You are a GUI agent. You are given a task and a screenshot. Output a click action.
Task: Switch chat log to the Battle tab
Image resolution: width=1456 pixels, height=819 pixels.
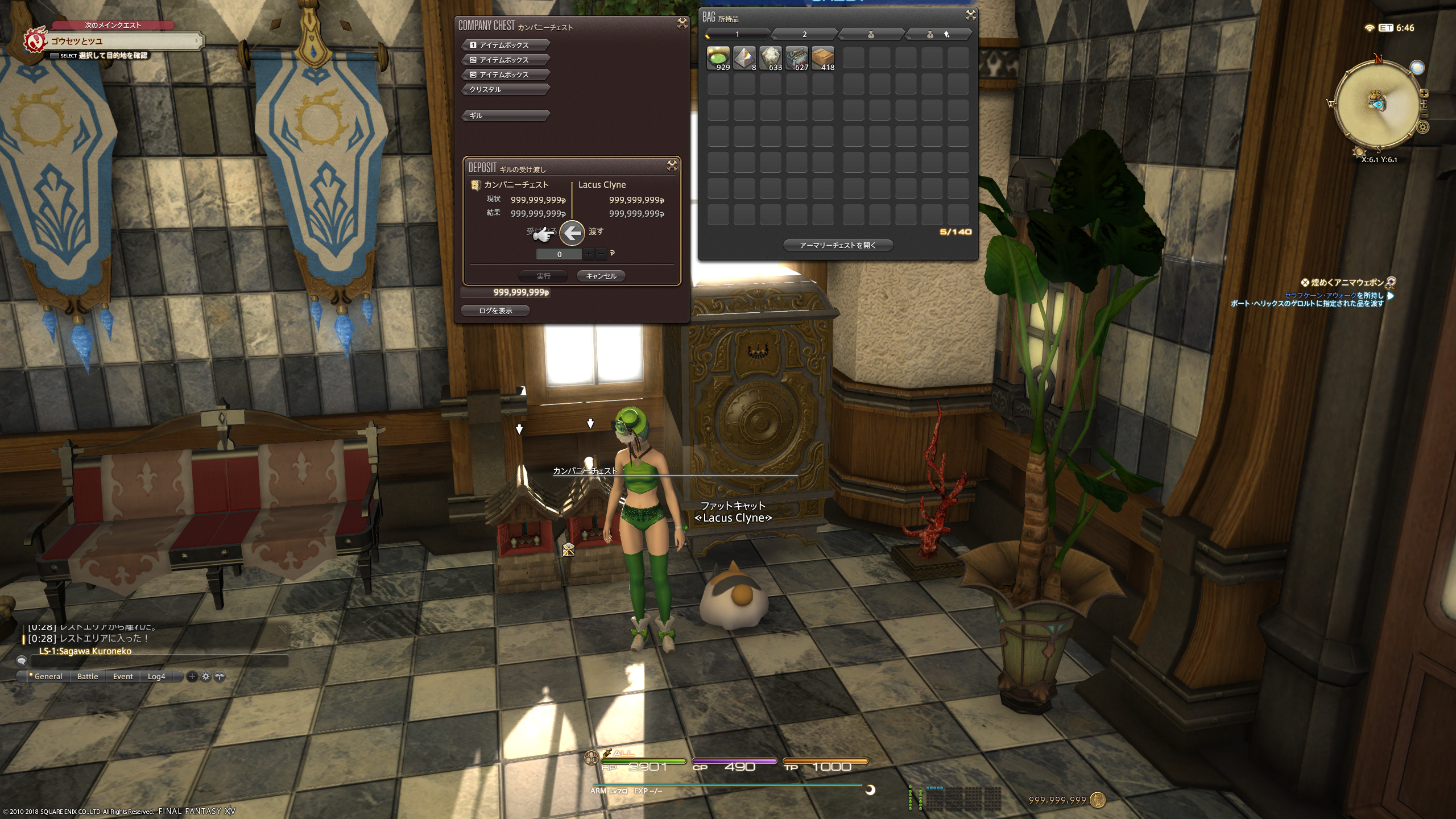pyautogui.click(x=88, y=676)
